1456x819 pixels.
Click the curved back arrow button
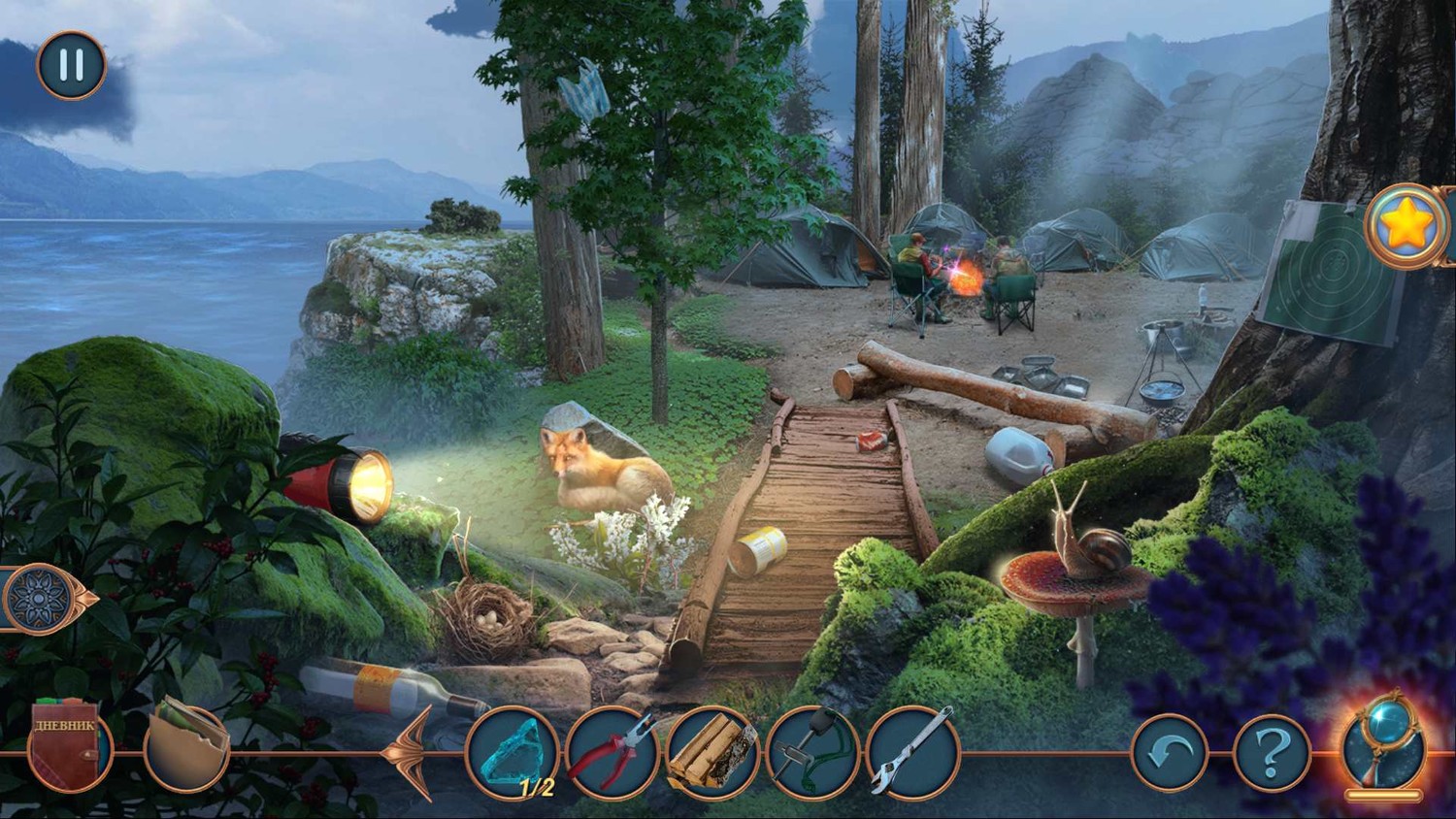(x=1170, y=753)
